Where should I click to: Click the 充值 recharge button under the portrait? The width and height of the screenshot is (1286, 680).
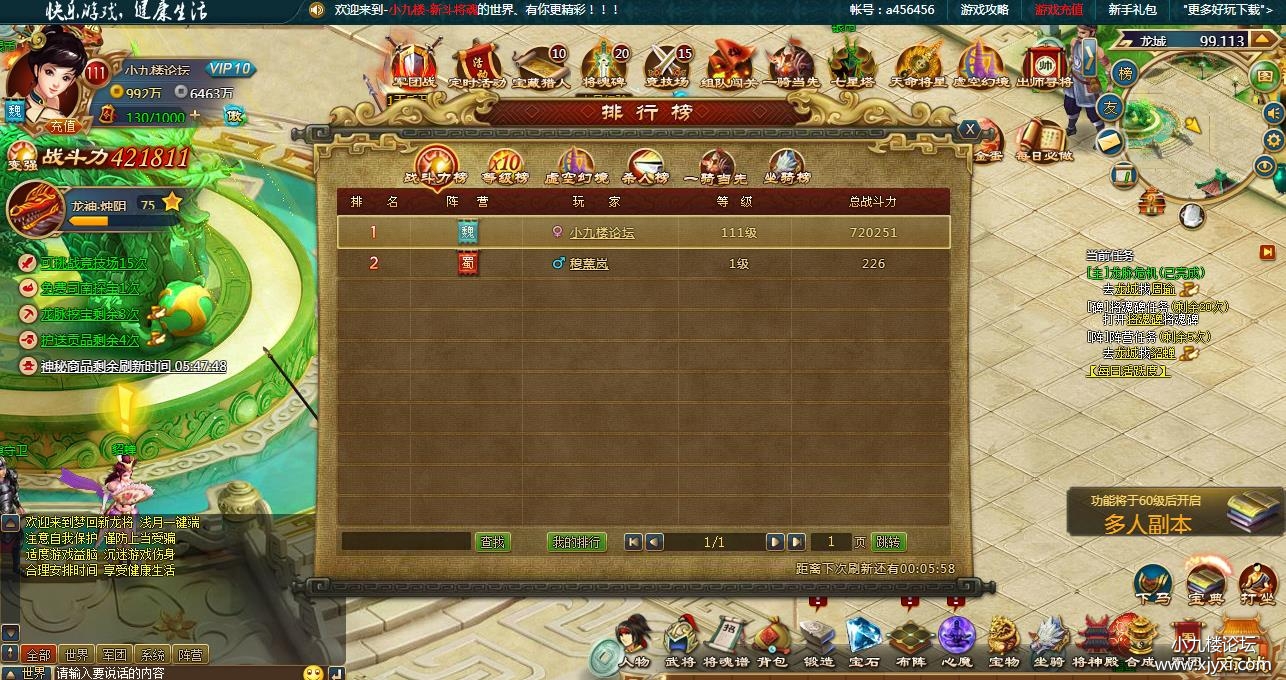tap(63, 127)
